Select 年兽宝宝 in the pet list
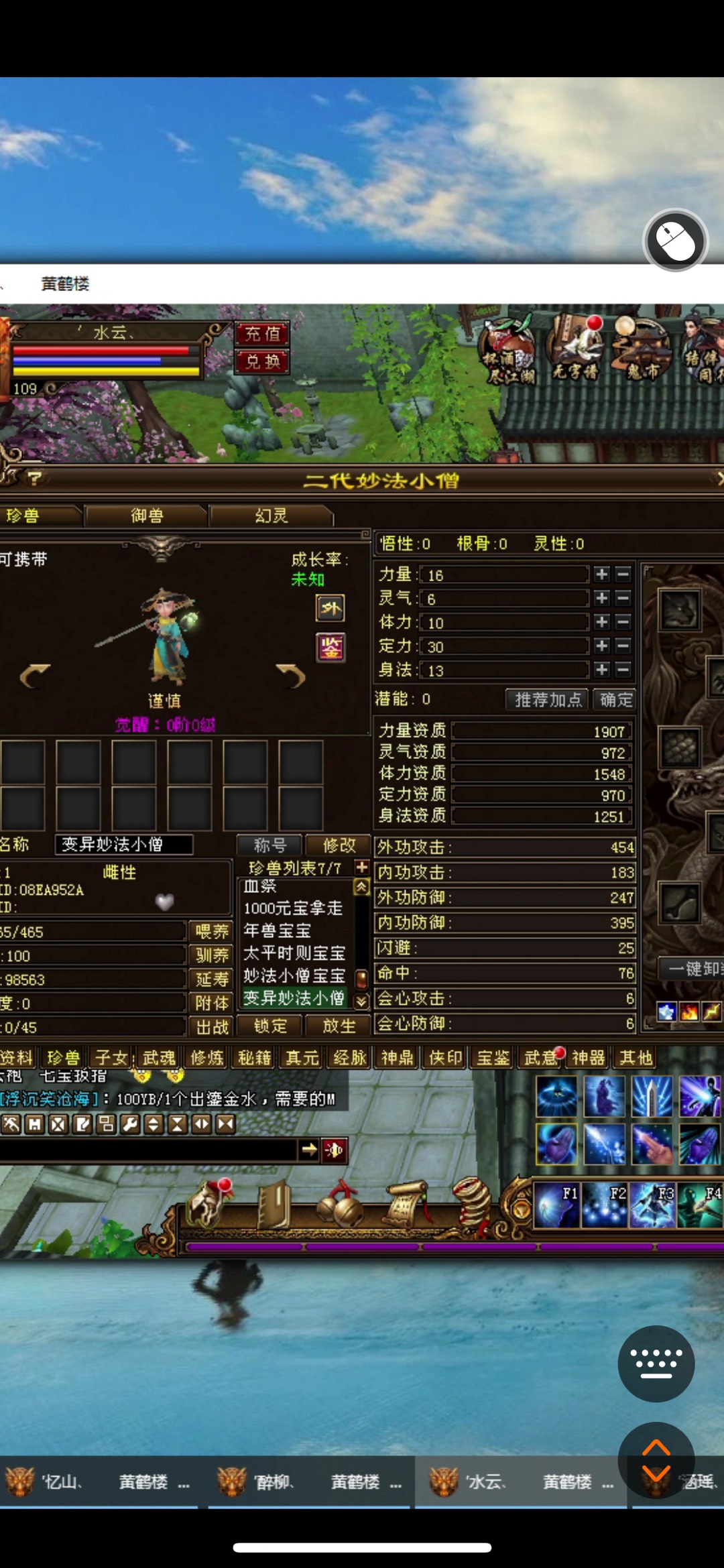724x1568 pixels. click(x=278, y=930)
